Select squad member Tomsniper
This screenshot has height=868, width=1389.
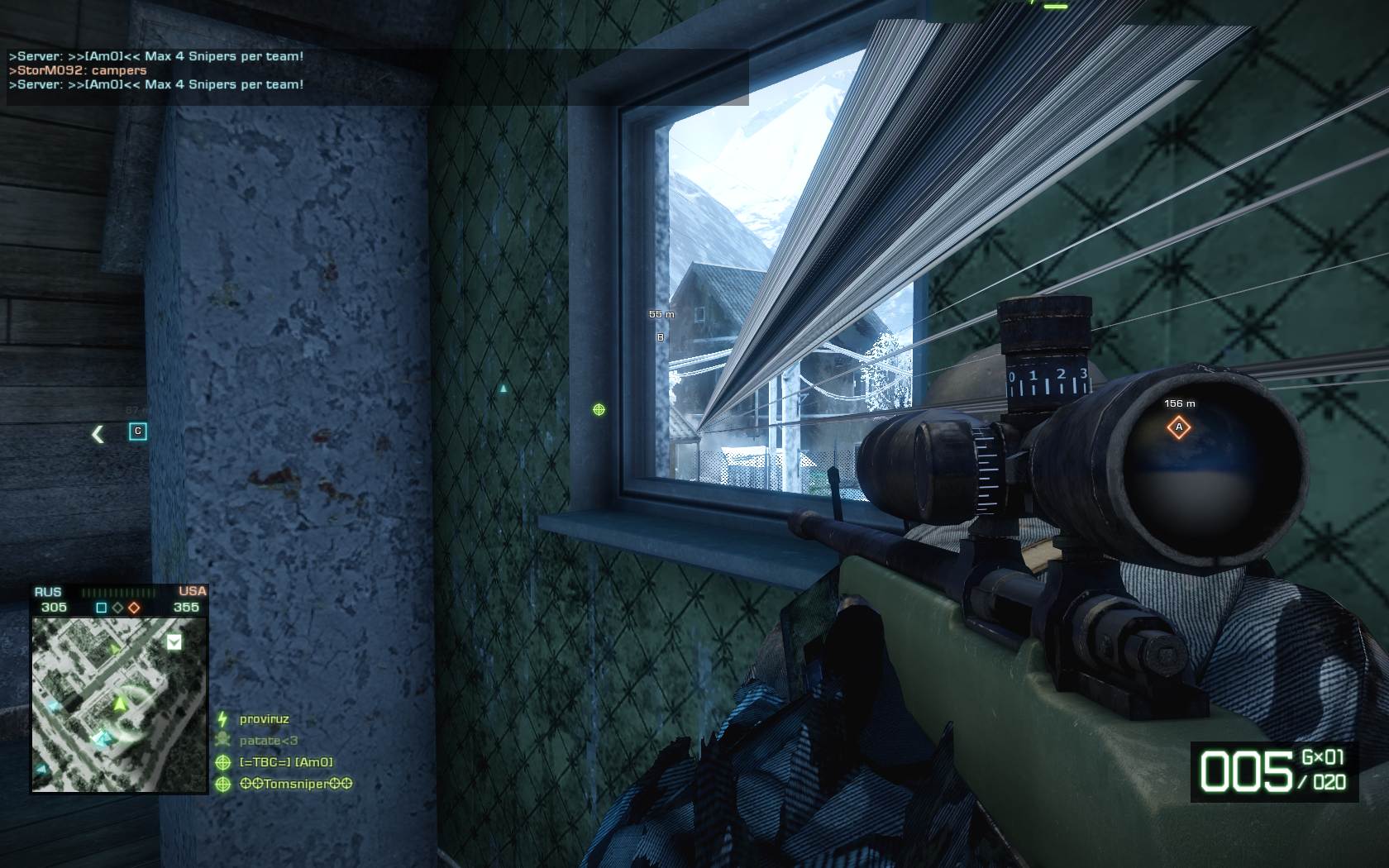tap(295, 784)
